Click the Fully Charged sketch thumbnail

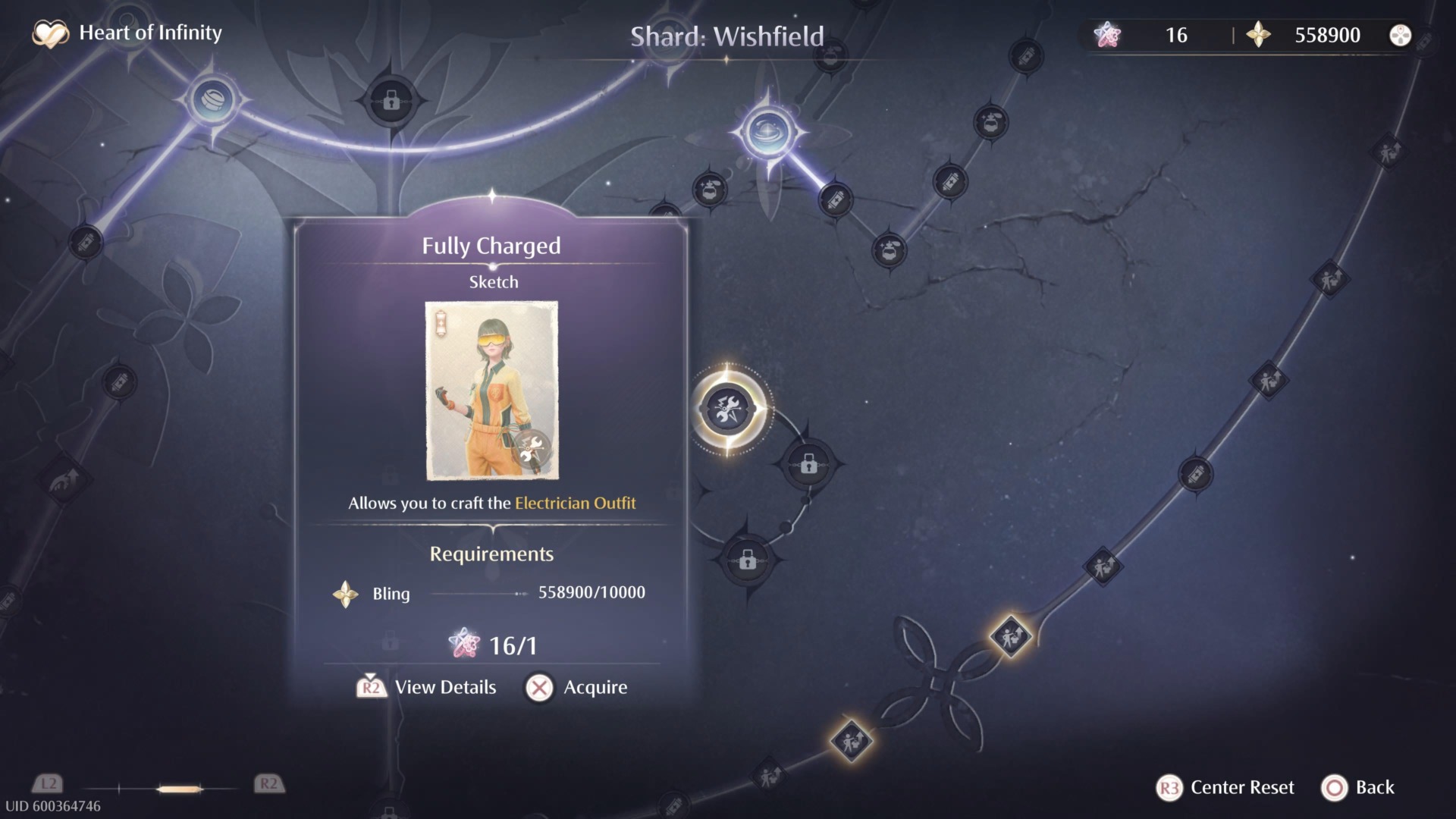tap(492, 391)
